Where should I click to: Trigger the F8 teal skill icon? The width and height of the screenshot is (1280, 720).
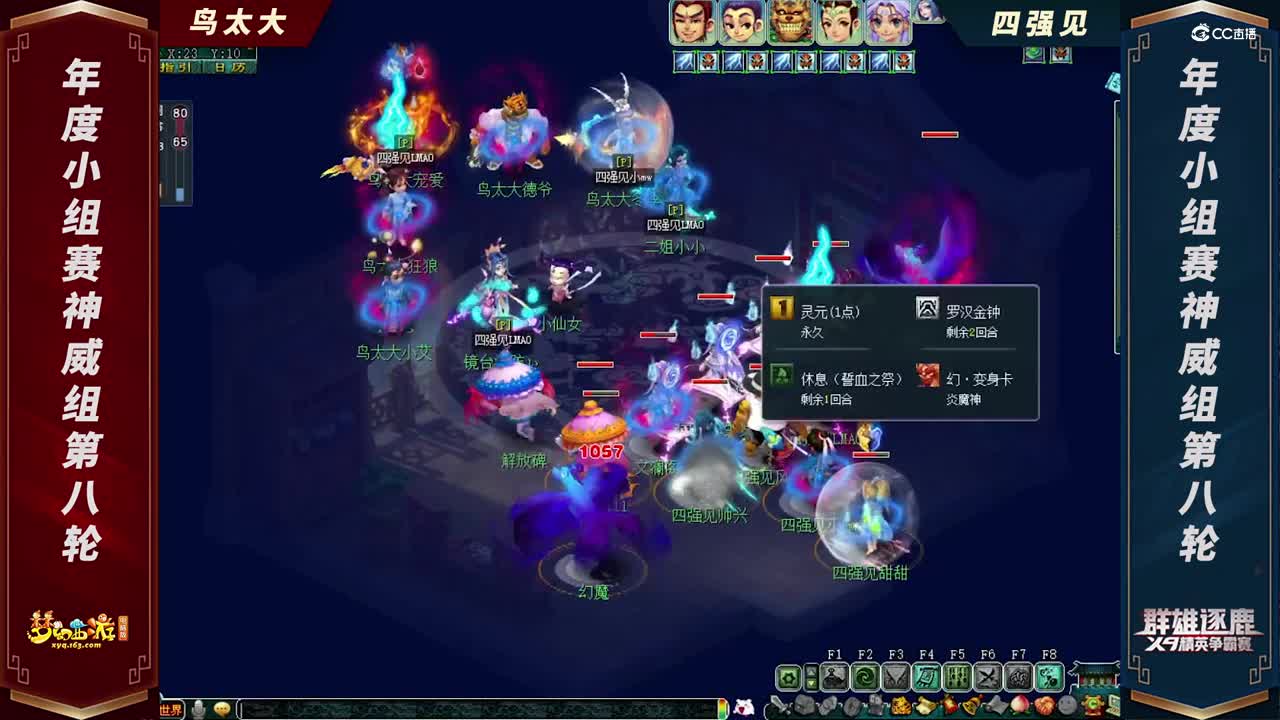coord(1049,678)
